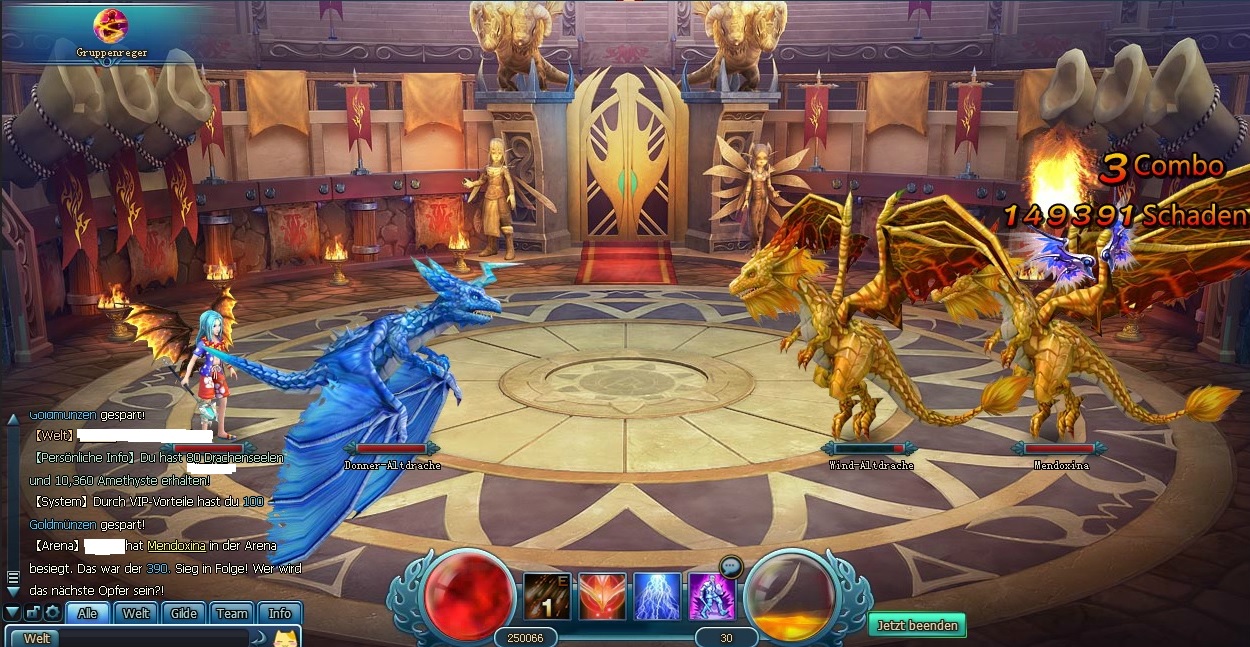This screenshot has width=1250, height=647.
Task: View the Info chat tab
Action: point(280,613)
